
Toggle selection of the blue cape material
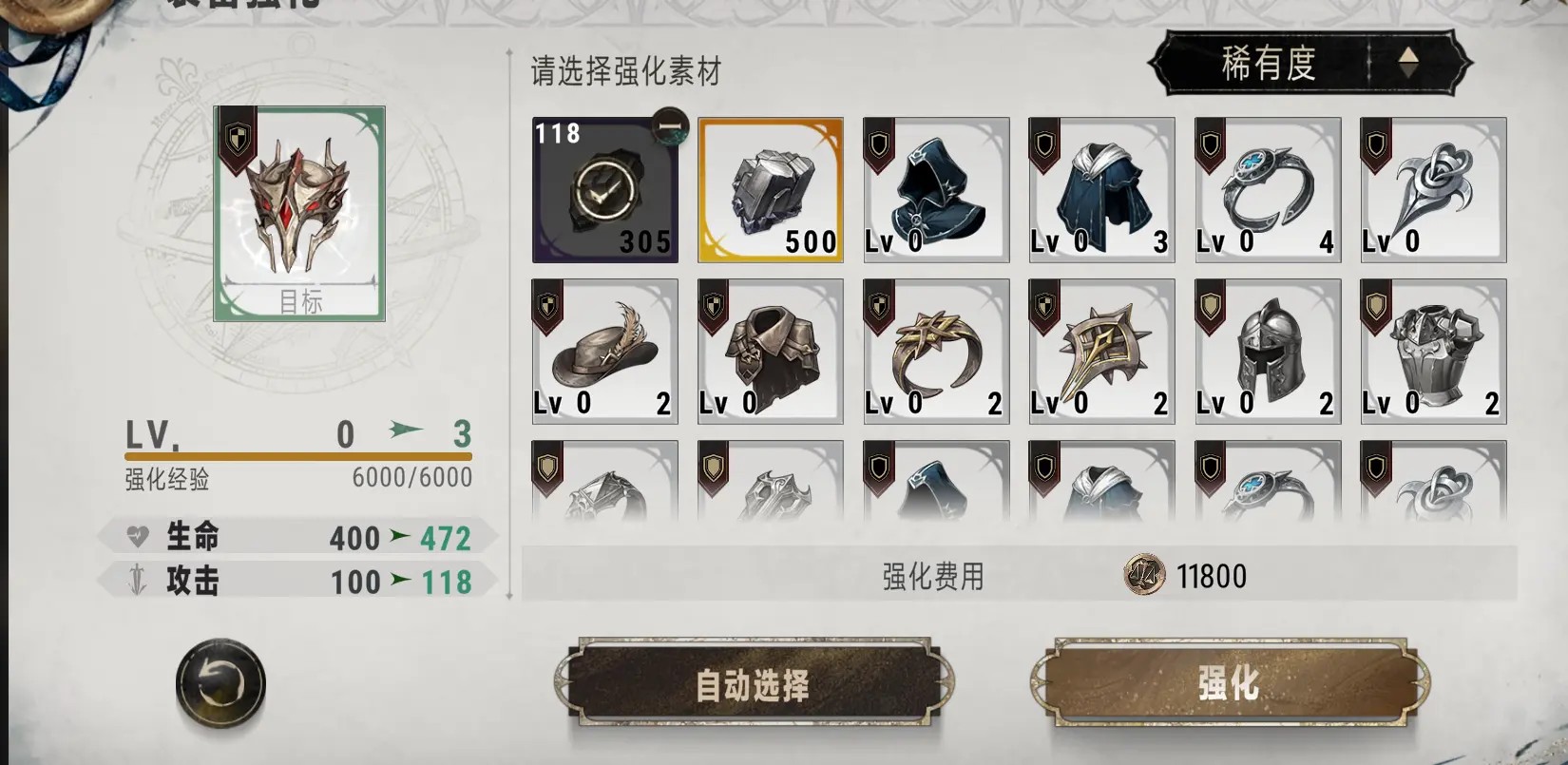click(1100, 189)
